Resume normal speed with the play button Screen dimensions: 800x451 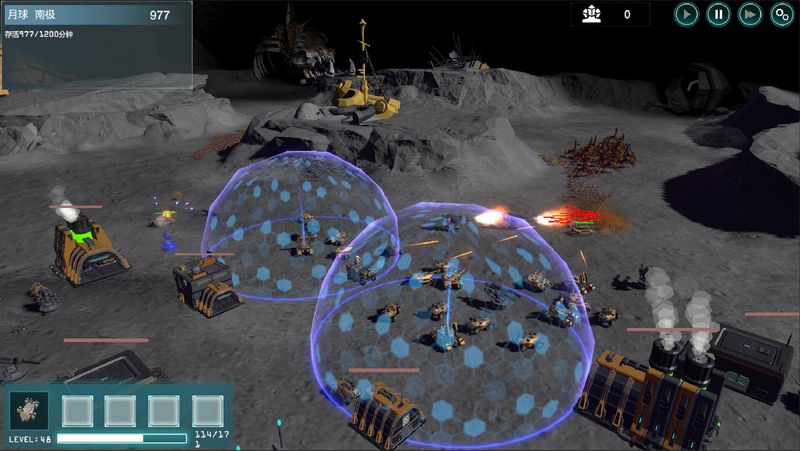[x=686, y=14]
